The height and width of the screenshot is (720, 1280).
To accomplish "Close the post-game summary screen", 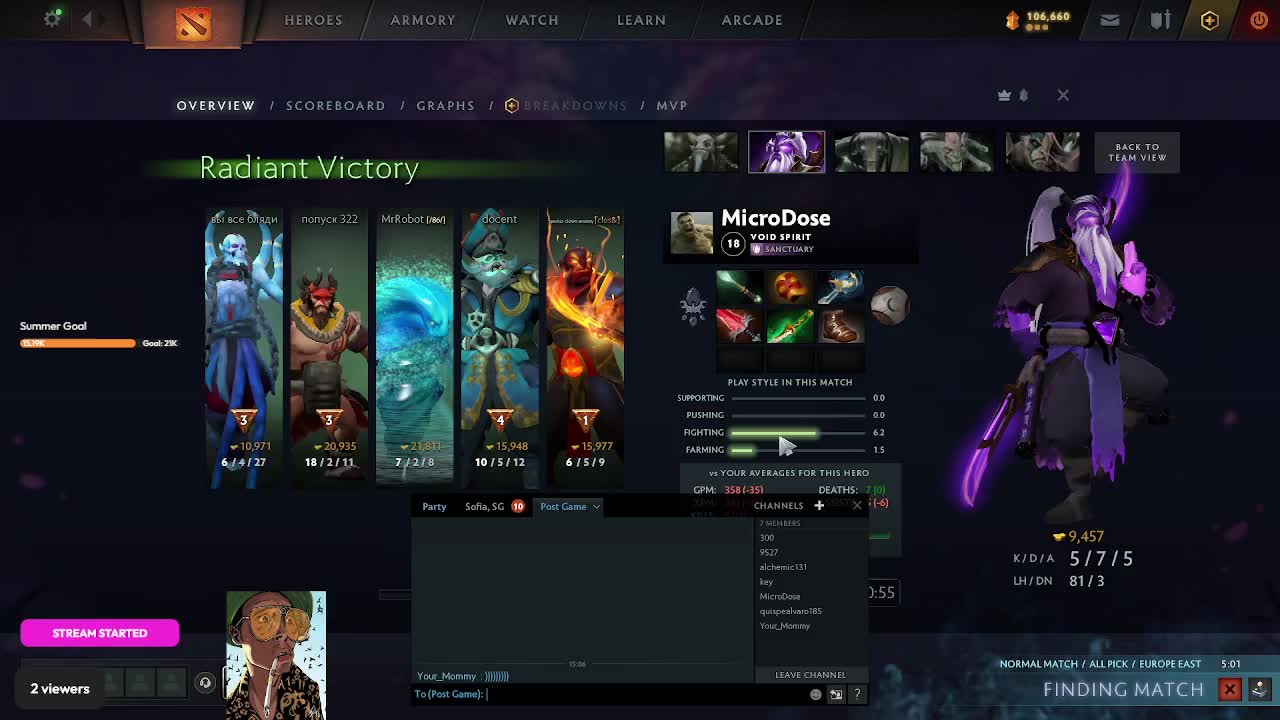I will pos(1063,95).
